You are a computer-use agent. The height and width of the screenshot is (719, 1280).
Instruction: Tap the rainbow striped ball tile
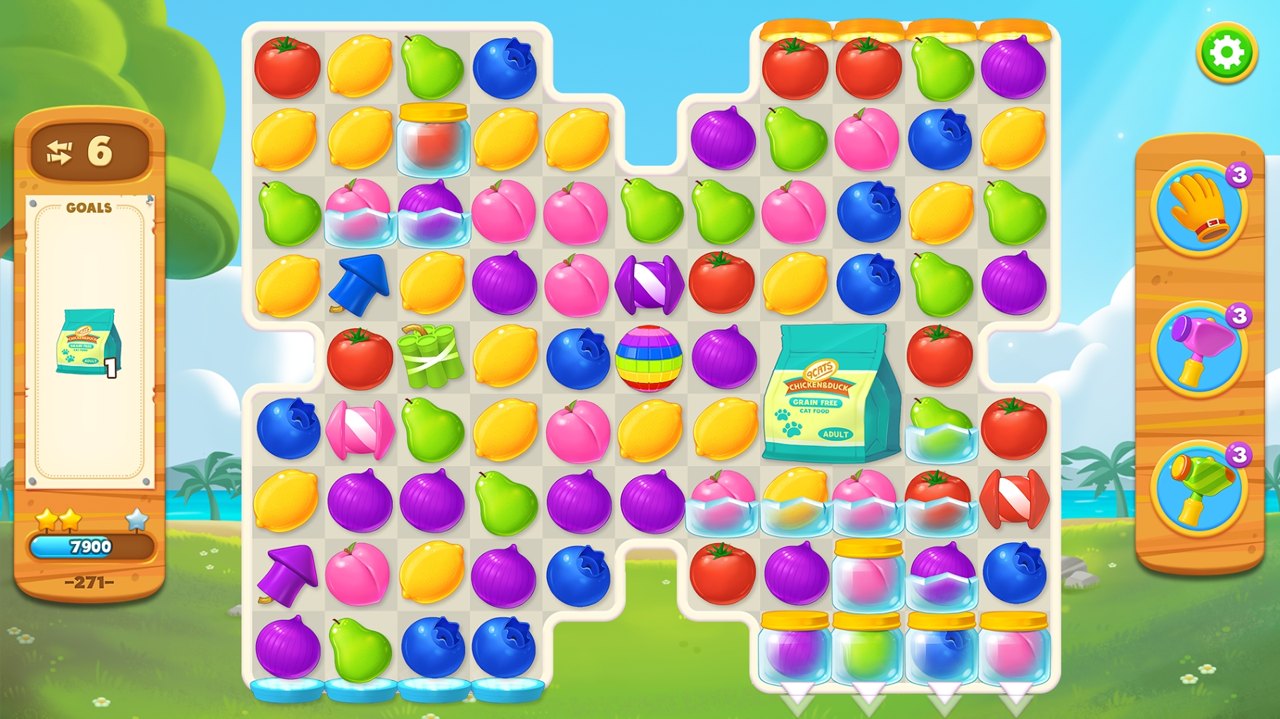pos(649,358)
